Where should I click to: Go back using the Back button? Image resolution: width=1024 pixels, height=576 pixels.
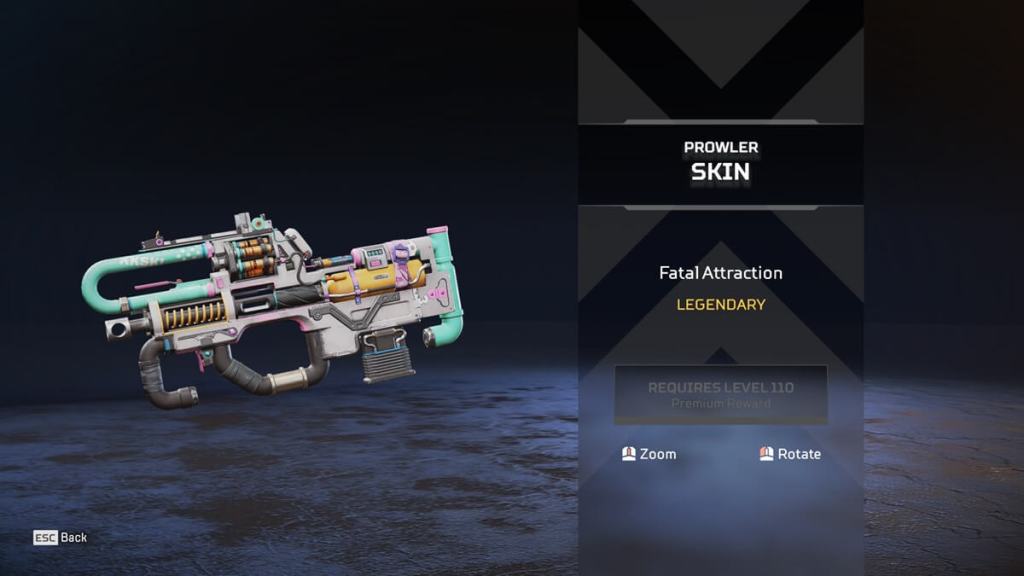pyautogui.click(x=61, y=538)
